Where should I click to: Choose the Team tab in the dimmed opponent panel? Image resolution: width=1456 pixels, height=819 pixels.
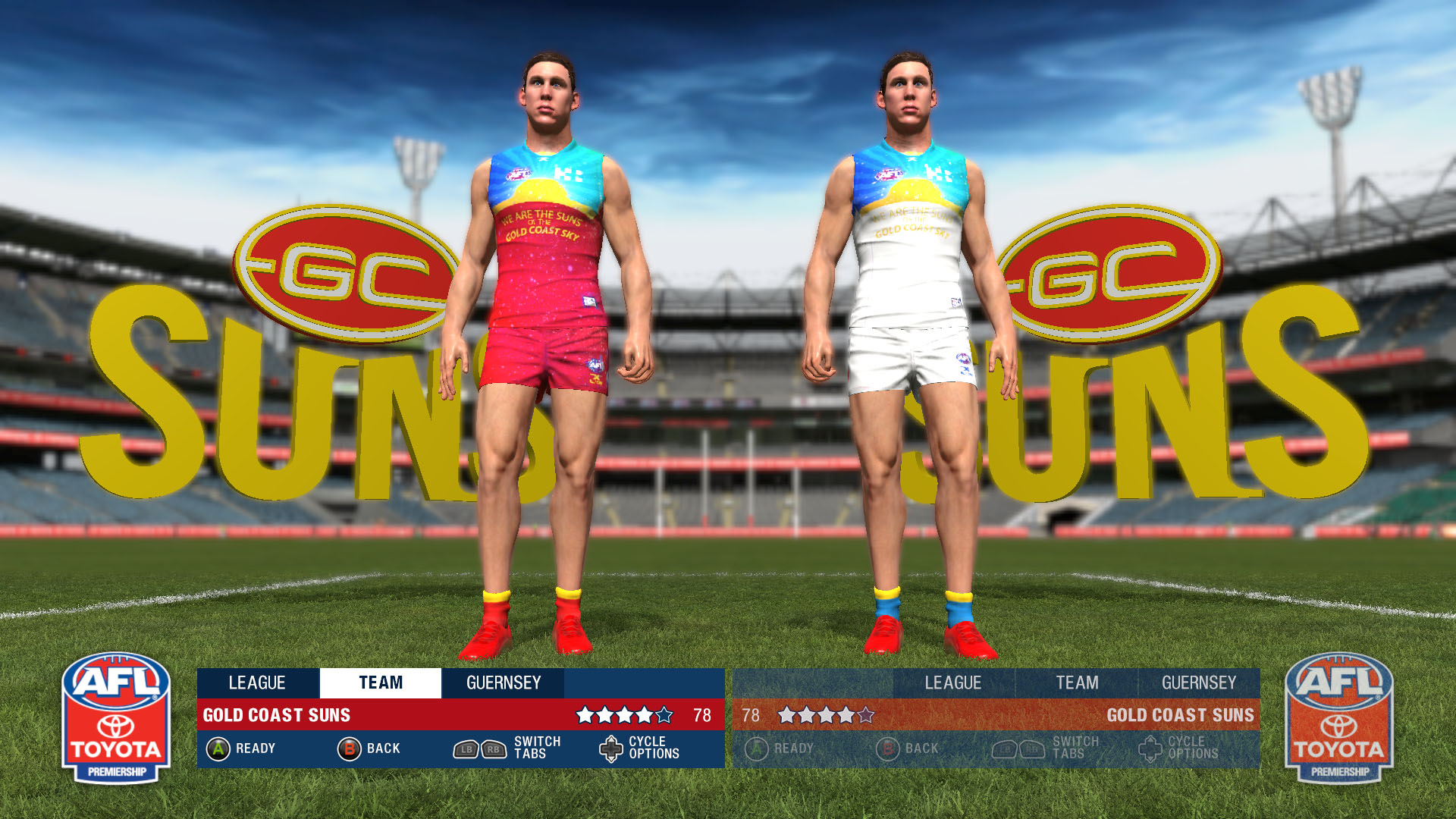tap(1077, 683)
